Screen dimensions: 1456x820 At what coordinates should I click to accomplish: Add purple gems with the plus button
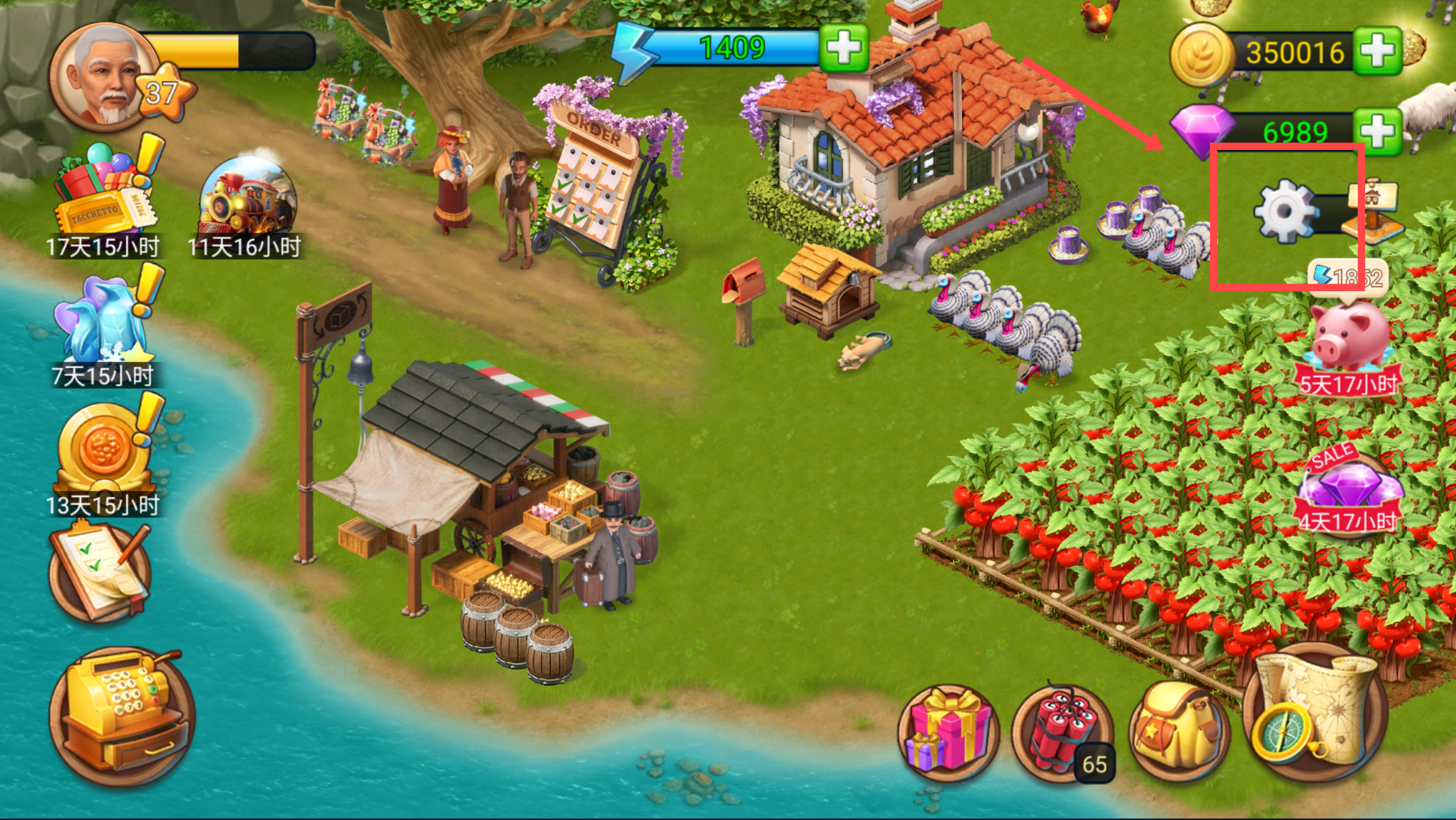1377,131
